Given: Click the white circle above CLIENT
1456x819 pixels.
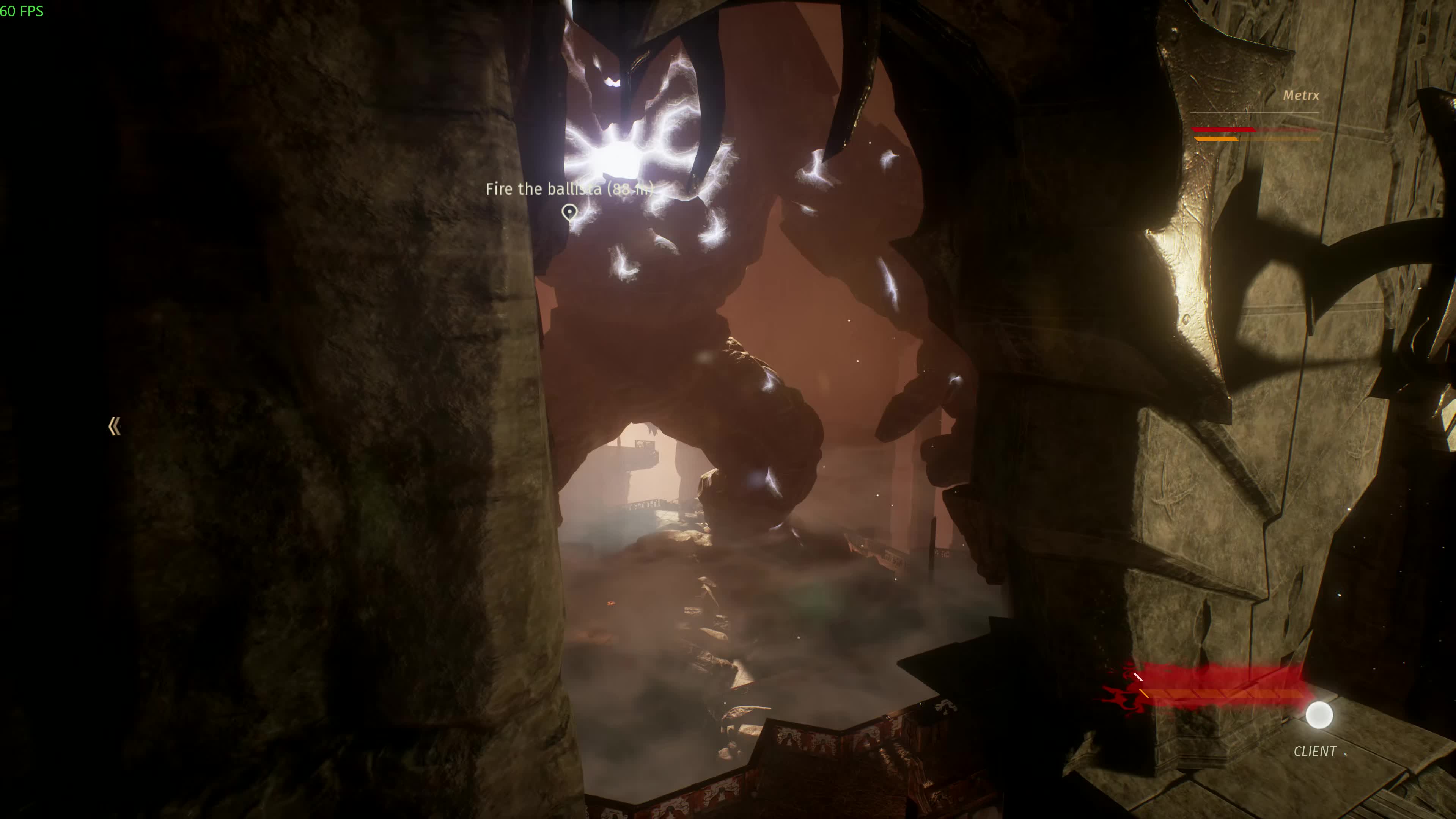Looking at the screenshot, I should 1319,715.
